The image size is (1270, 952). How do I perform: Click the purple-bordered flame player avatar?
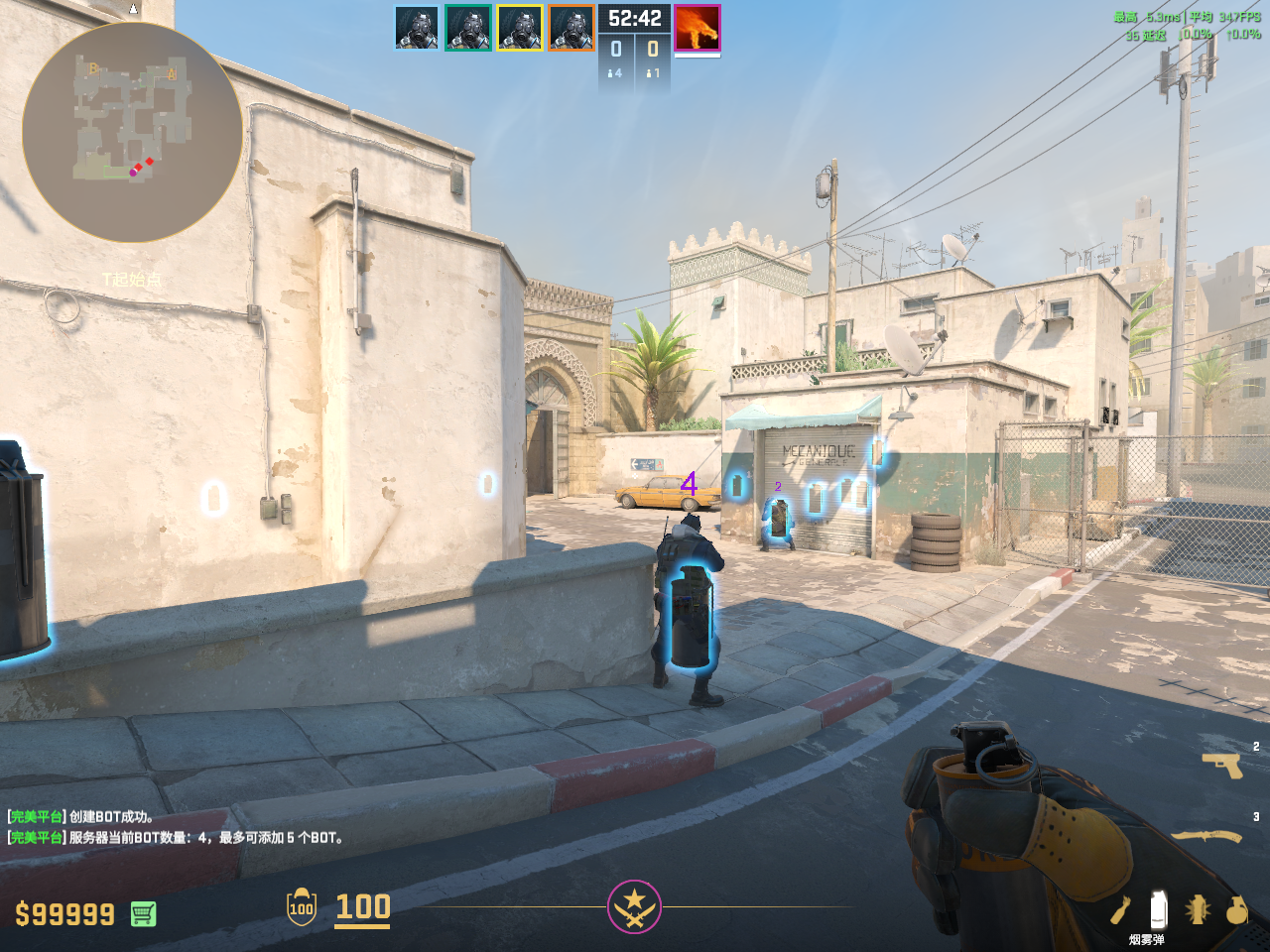point(697,28)
